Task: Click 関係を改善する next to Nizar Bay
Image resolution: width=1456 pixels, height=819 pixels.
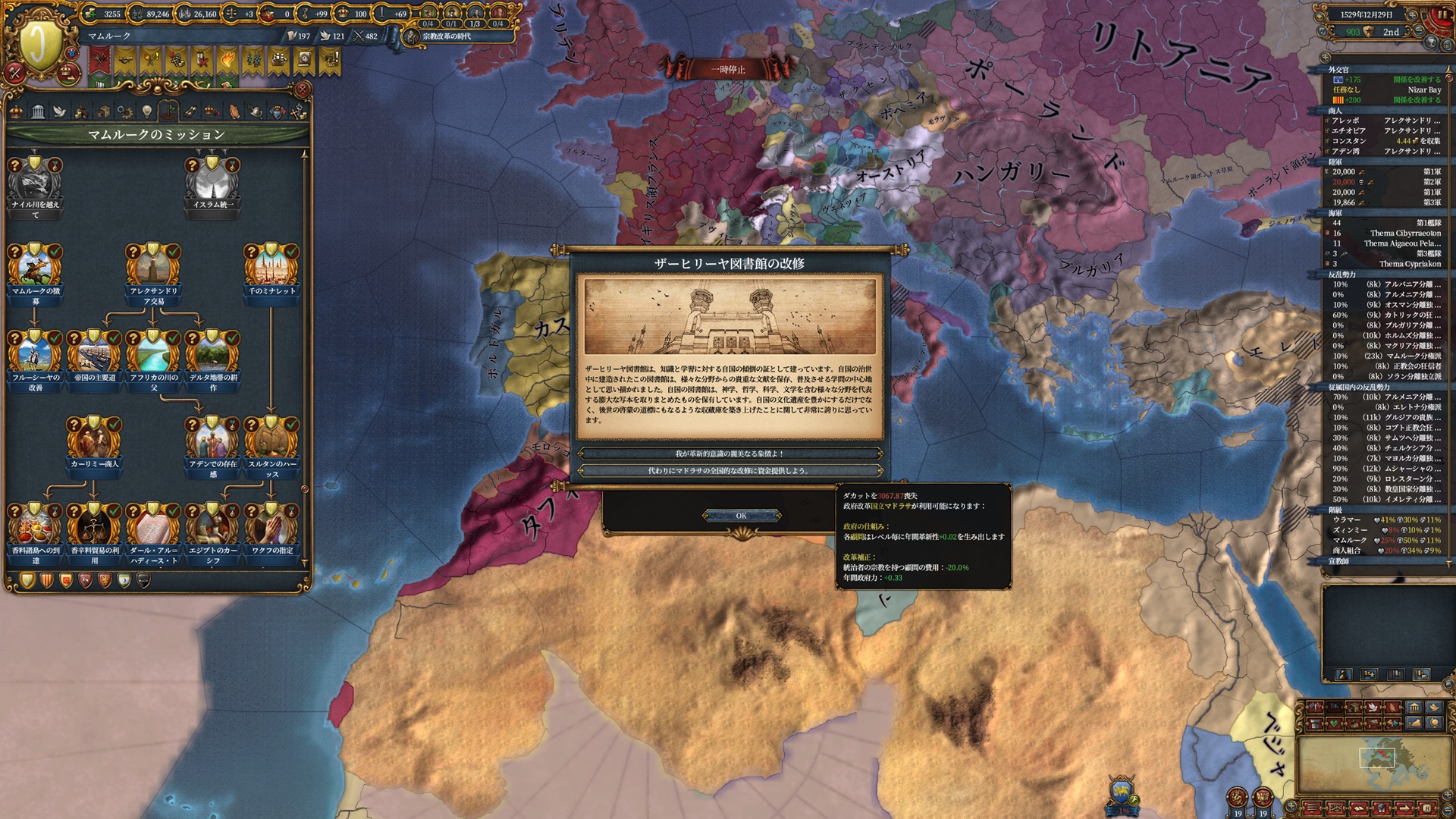Action: [1417, 101]
